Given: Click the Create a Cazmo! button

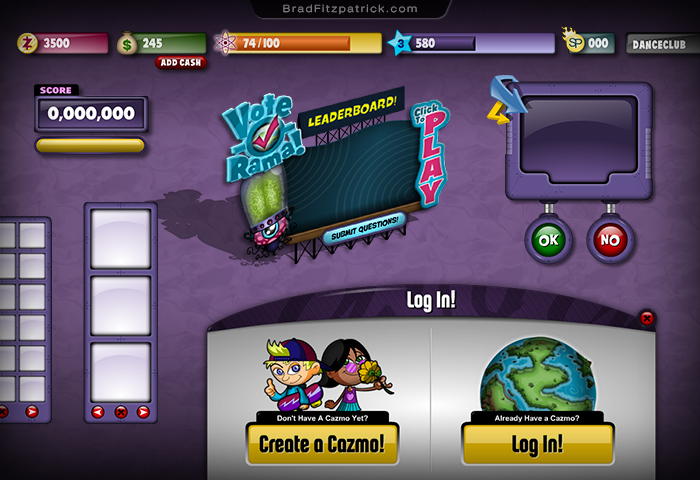Looking at the screenshot, I should point(322,444).
